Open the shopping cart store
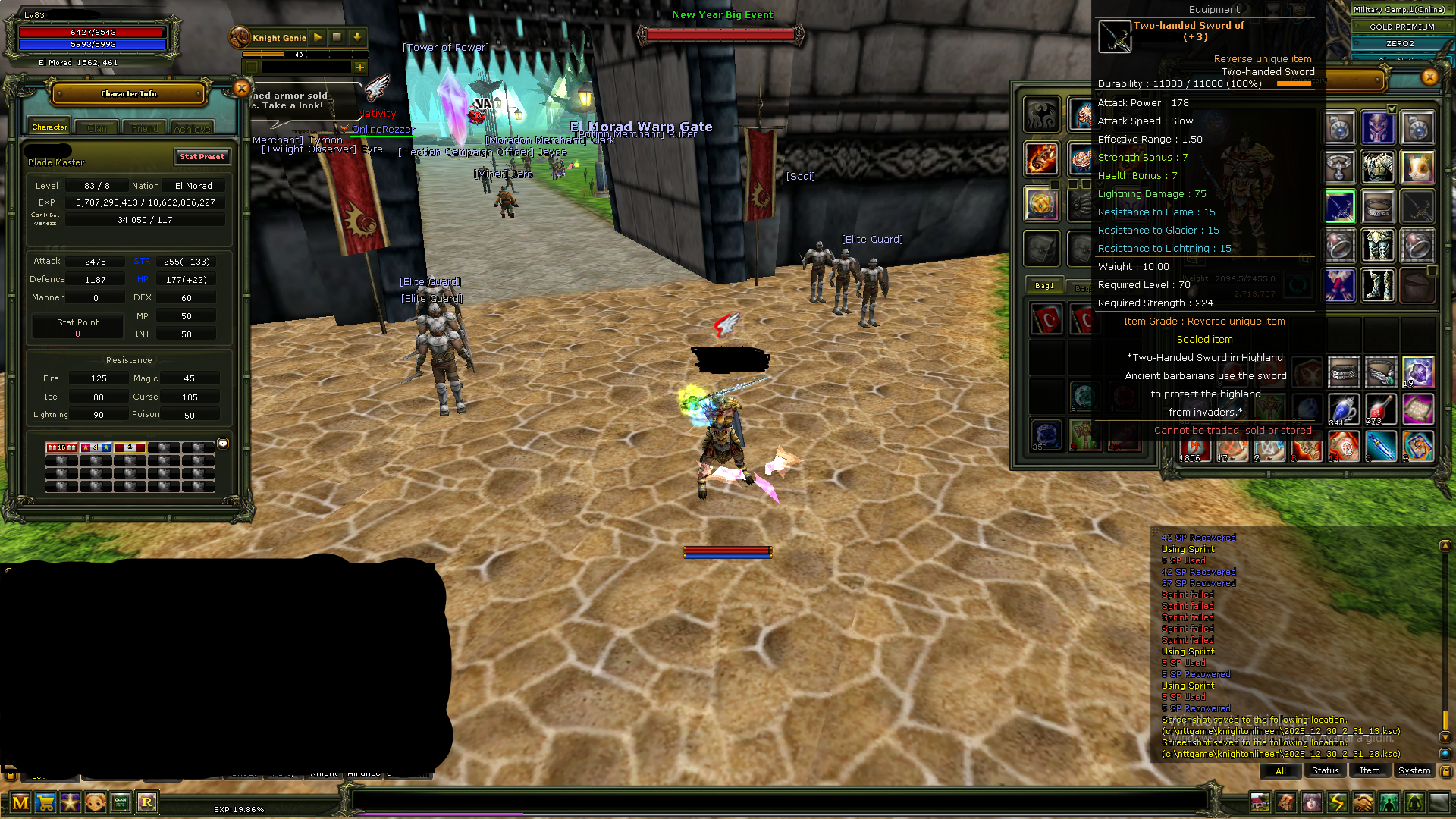 coord(45,802)
